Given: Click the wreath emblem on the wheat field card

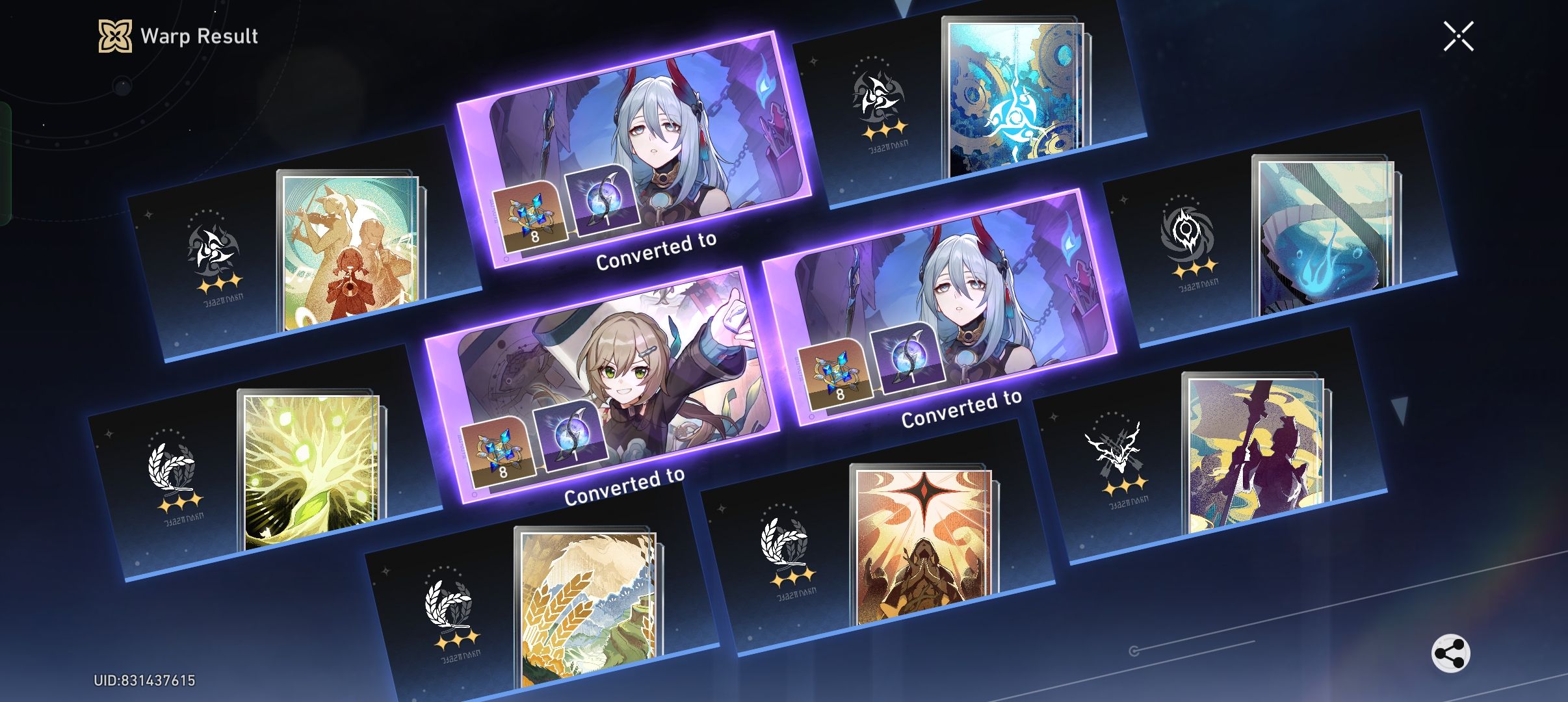Looking at the screenshot, I should coord(447,603).
